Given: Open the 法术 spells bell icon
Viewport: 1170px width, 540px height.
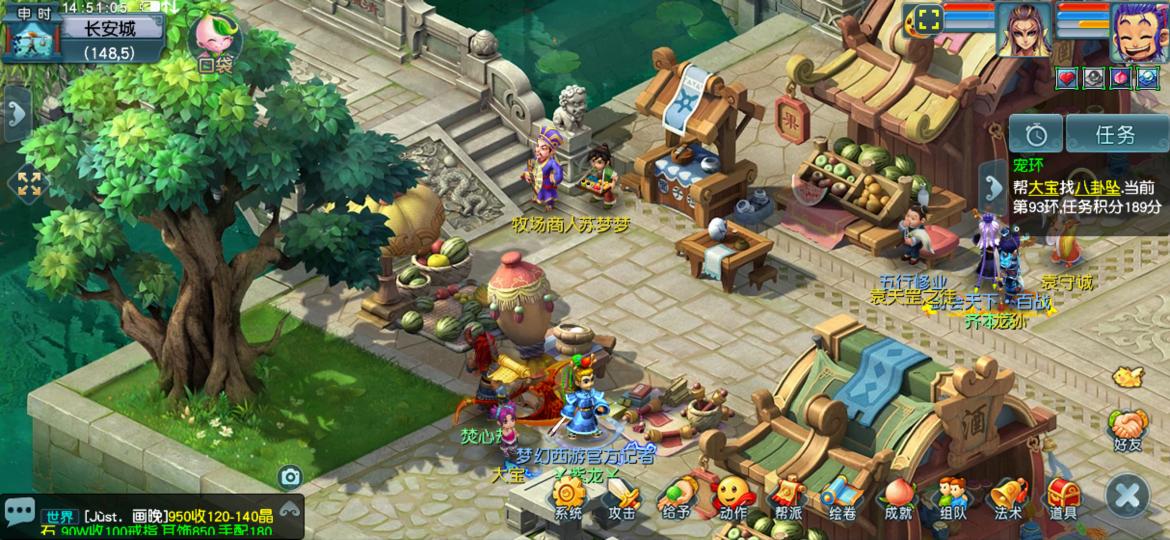Looking at the screenshot, I should [x=1007, y=495].
